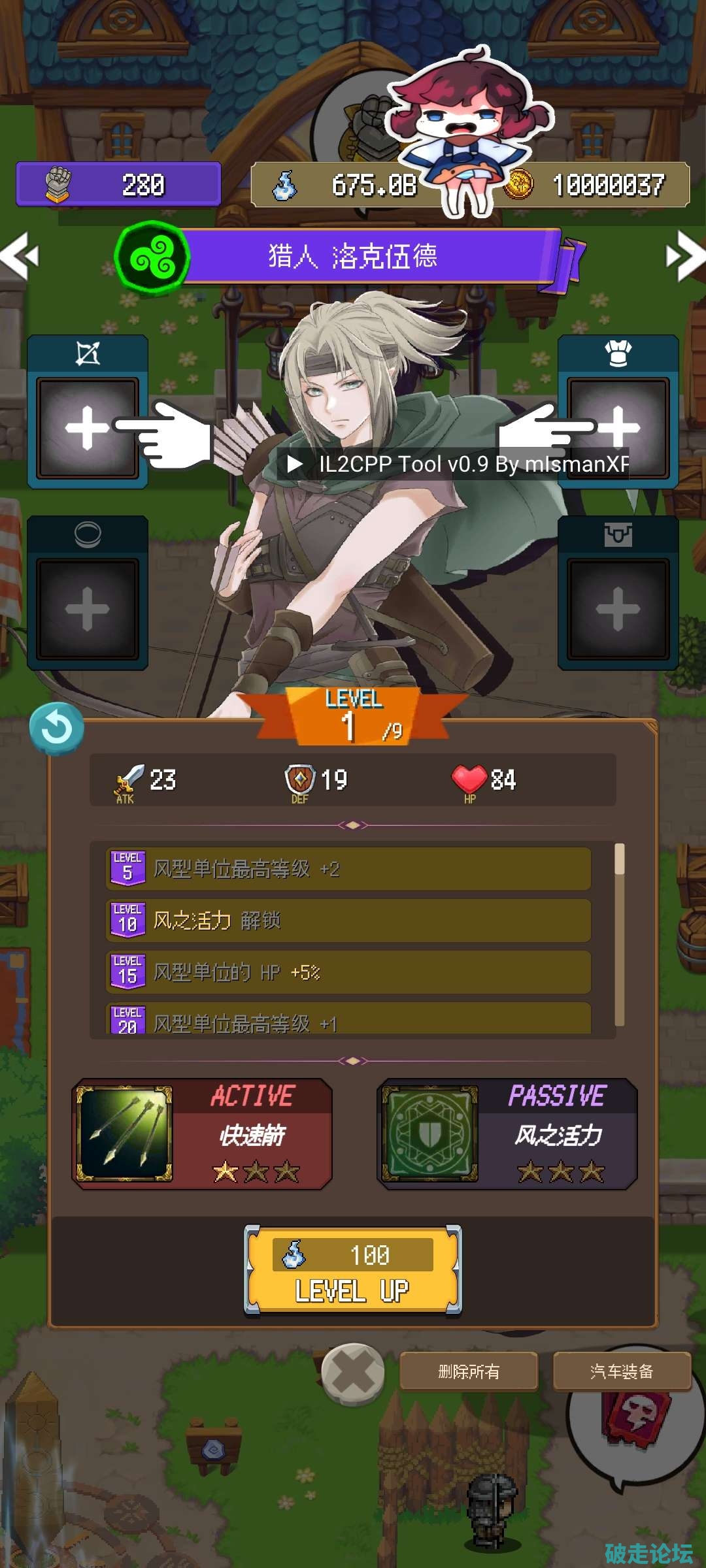Viewport: 706px width, 1568px height.
Task: Click the 汽车装备 auto-equip button
Action: coord(622,1371)
